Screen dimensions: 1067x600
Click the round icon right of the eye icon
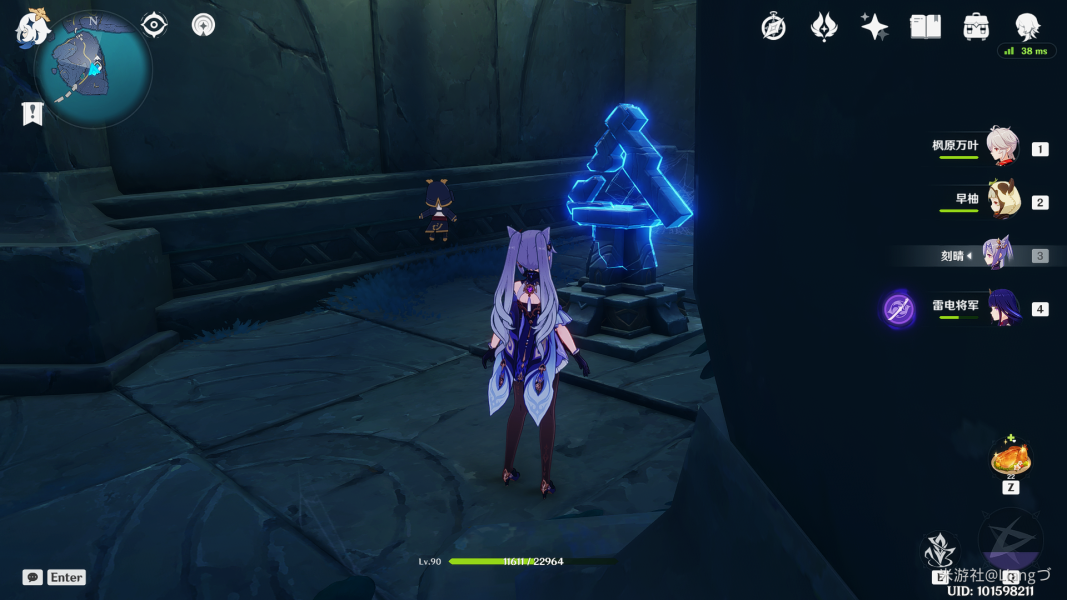[203, 25]
